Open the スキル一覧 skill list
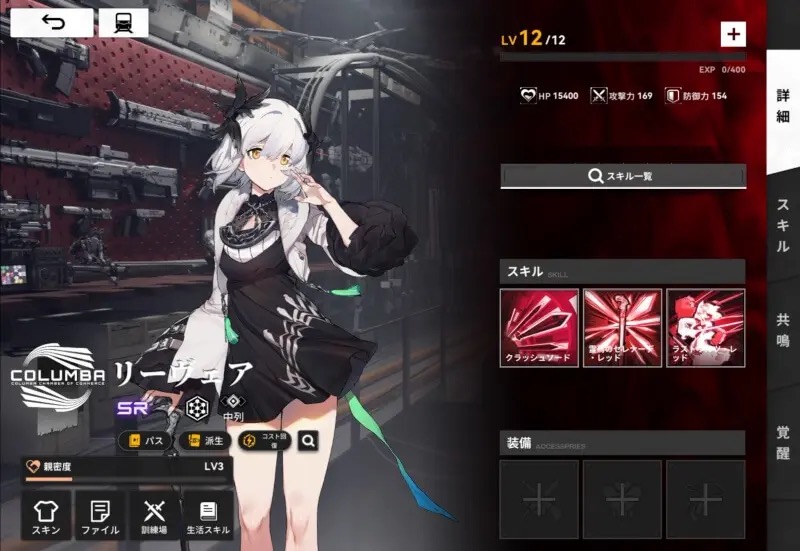Screen dimensions: 800x551 [623, 176]
